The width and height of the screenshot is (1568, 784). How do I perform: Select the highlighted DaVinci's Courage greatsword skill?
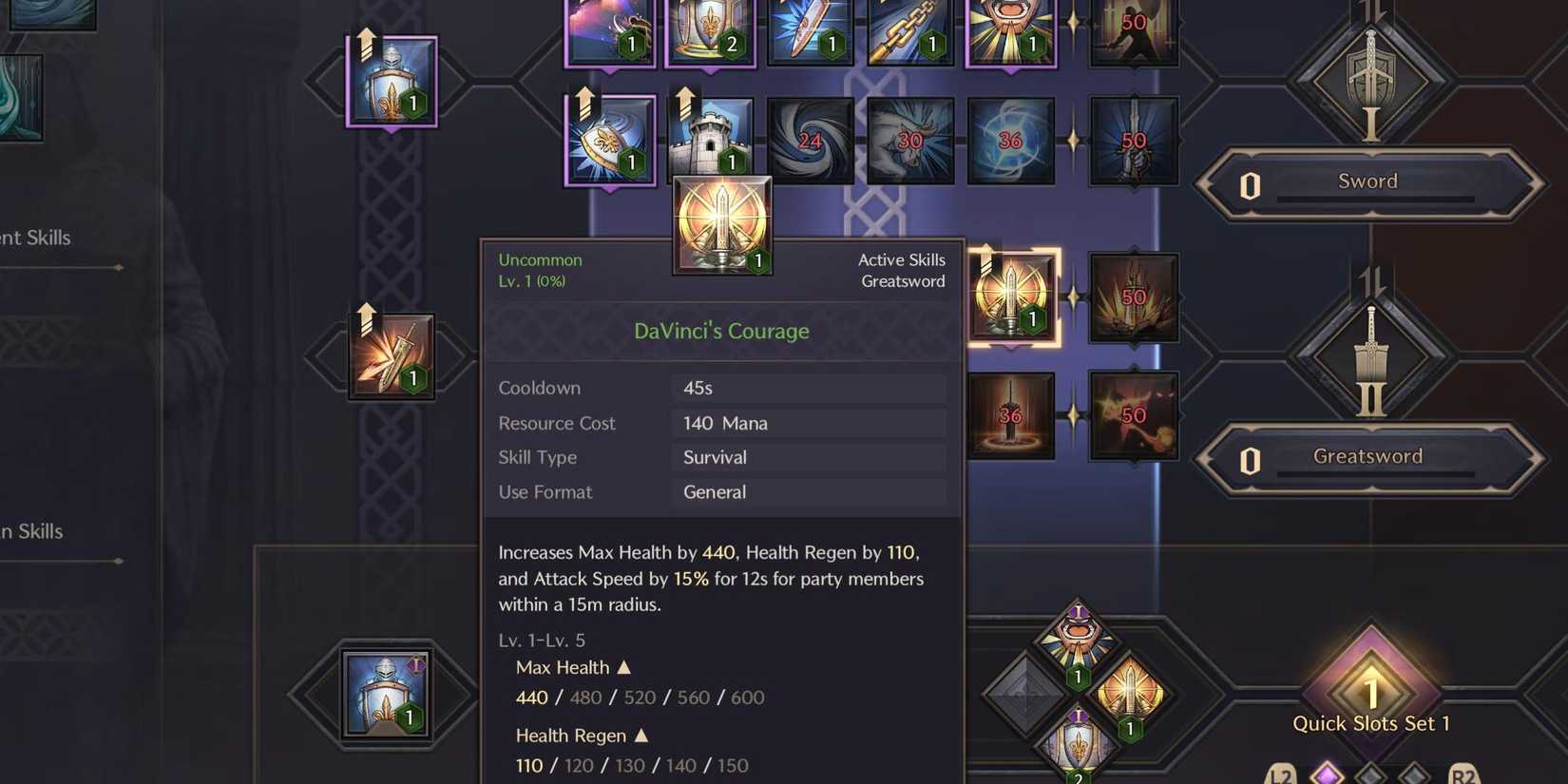(x=1014, y=295)
